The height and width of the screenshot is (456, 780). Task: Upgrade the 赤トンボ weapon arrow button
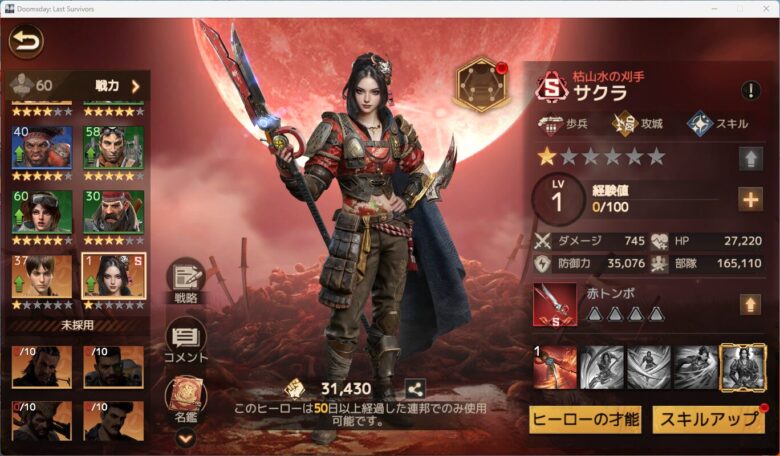click(x=750, y=304)
